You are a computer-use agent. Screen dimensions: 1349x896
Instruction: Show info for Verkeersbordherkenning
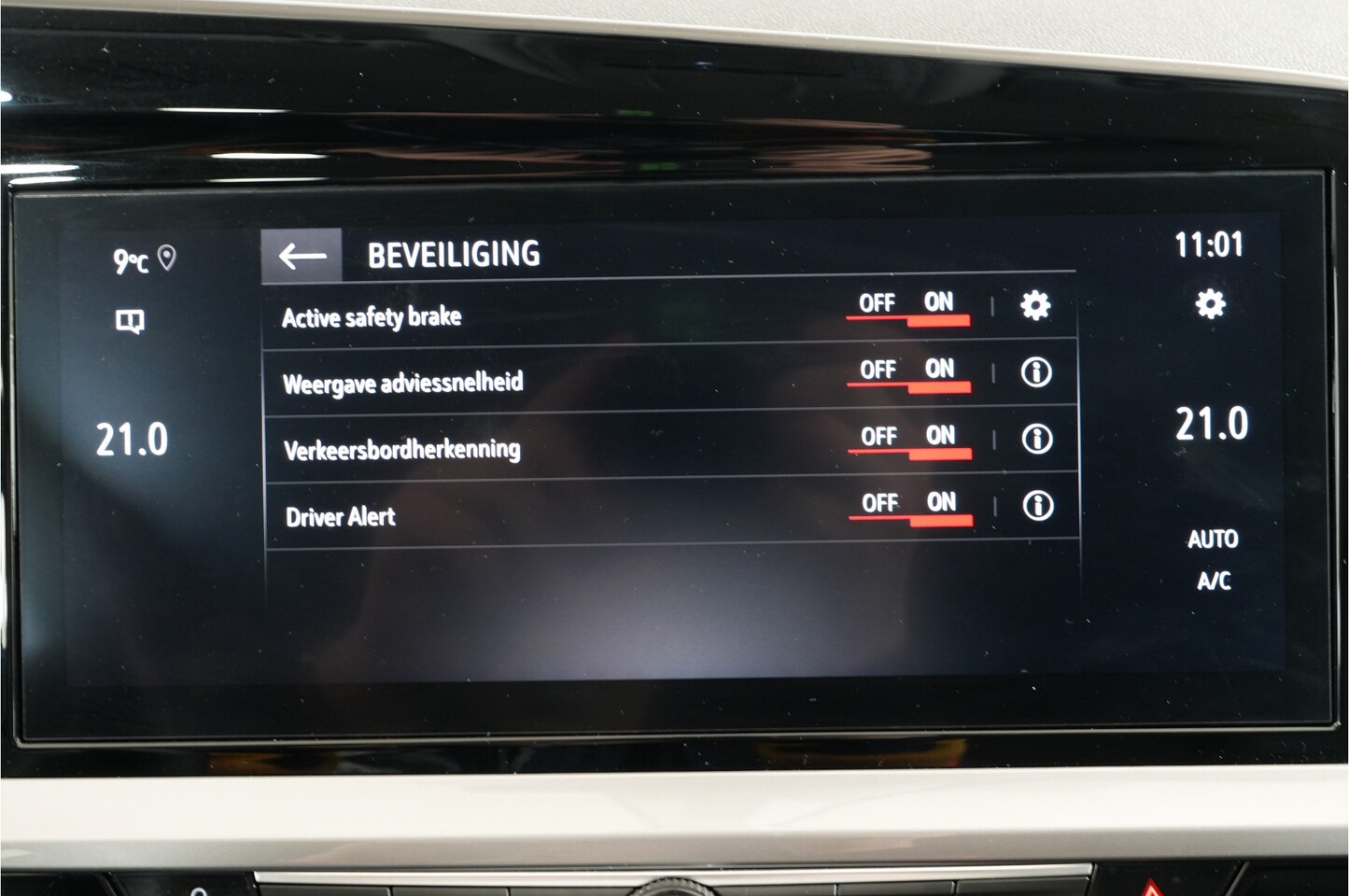click(x=1036, y=439)
